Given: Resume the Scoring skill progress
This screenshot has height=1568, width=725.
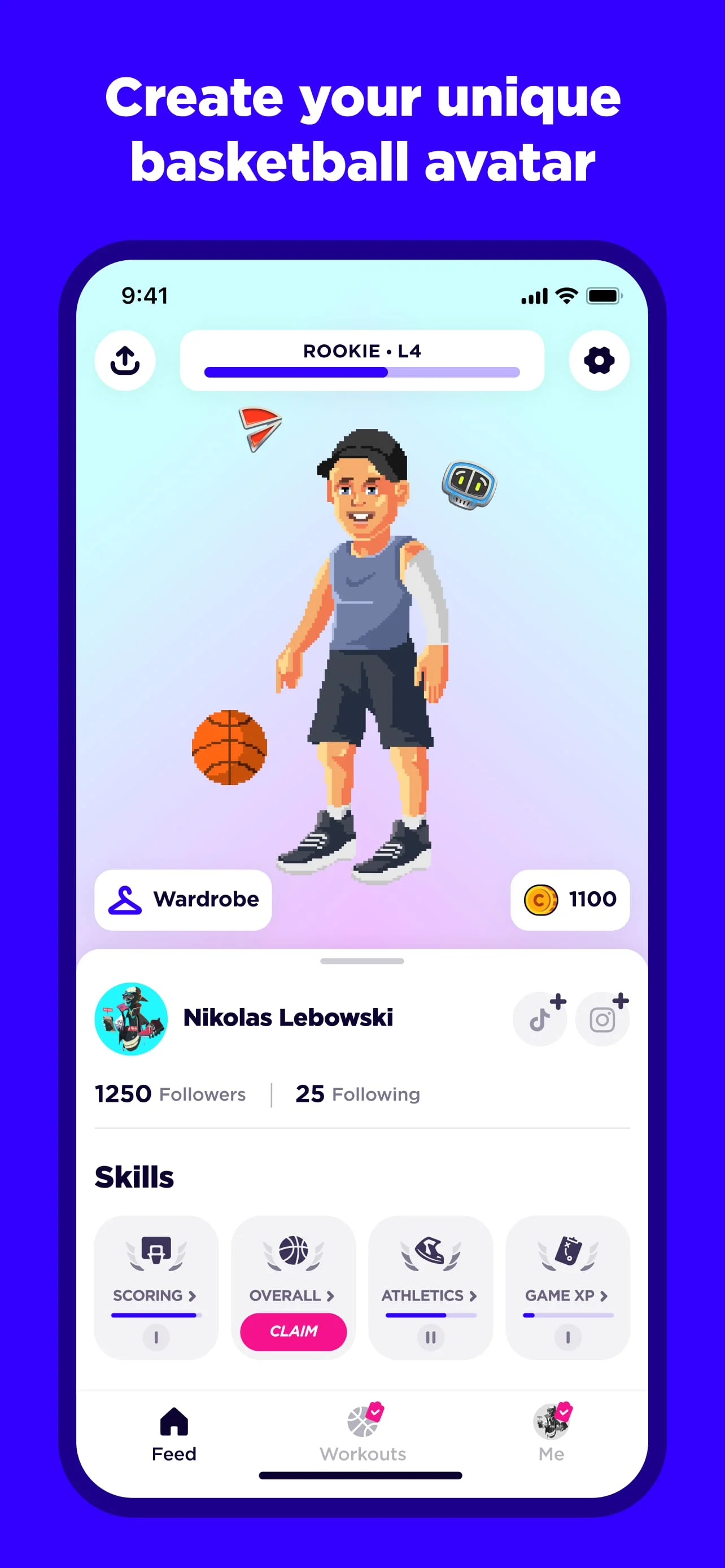Looking at the screenshot, I should coord(155,1337).
